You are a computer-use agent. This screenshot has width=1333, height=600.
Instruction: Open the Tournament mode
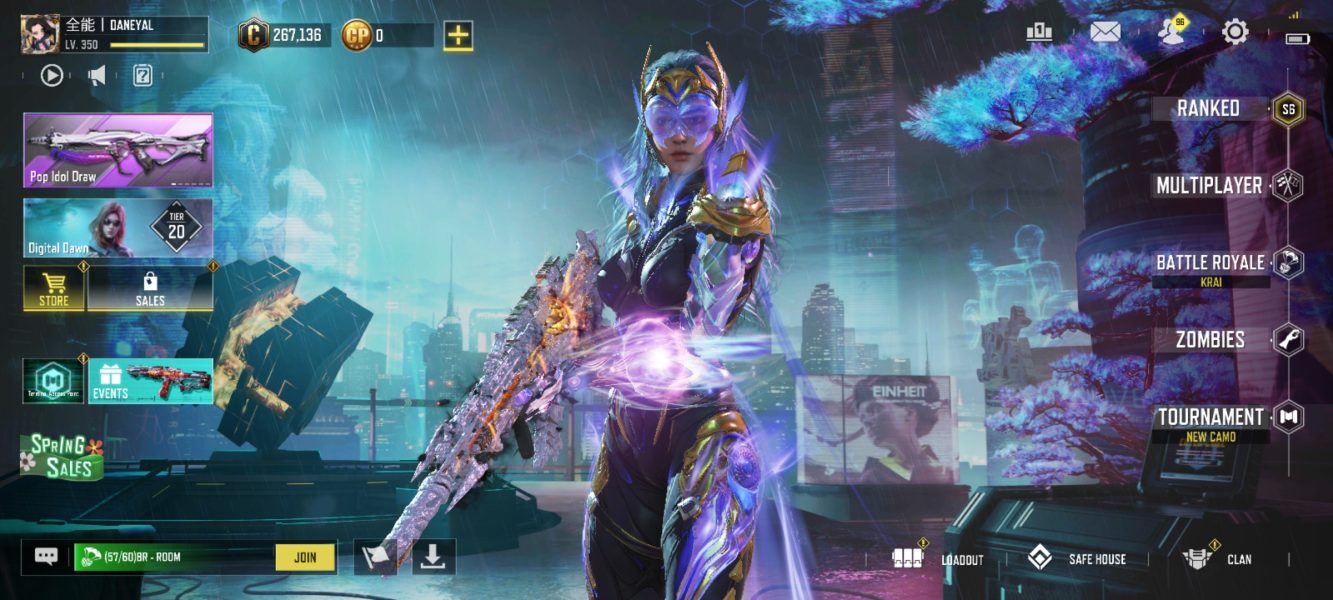point(1211,417)
